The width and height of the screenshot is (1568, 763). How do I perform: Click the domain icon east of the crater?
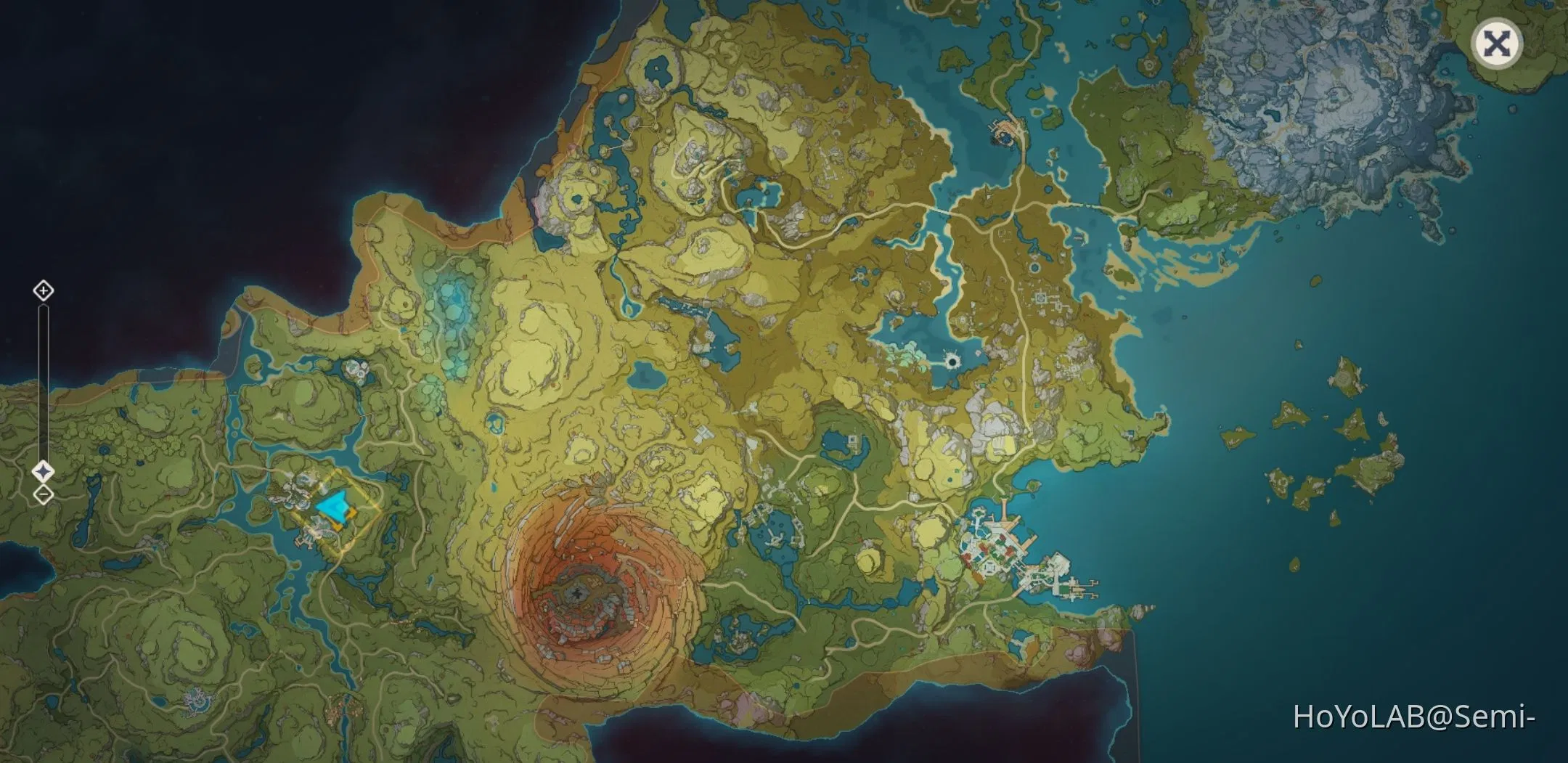(854, 440)
